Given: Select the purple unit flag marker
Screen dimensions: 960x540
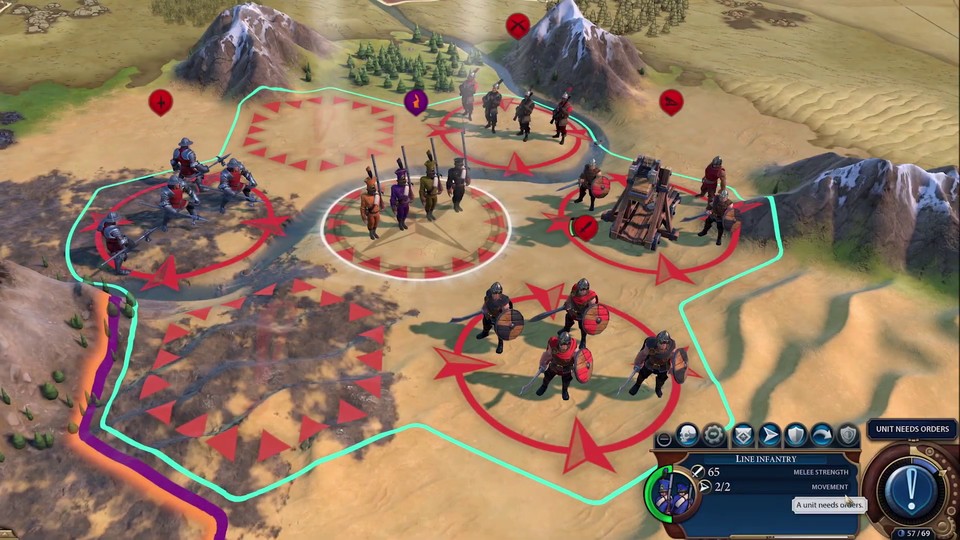Looking at the screenshot, I should coord(414,101).
